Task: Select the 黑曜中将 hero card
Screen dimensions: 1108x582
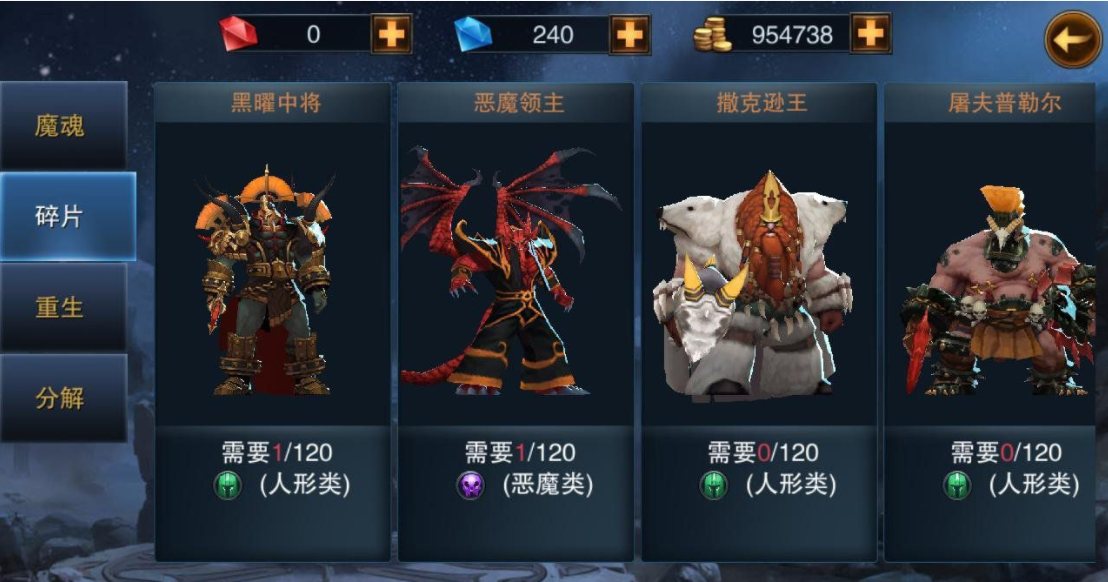Action: pos(272,320)
